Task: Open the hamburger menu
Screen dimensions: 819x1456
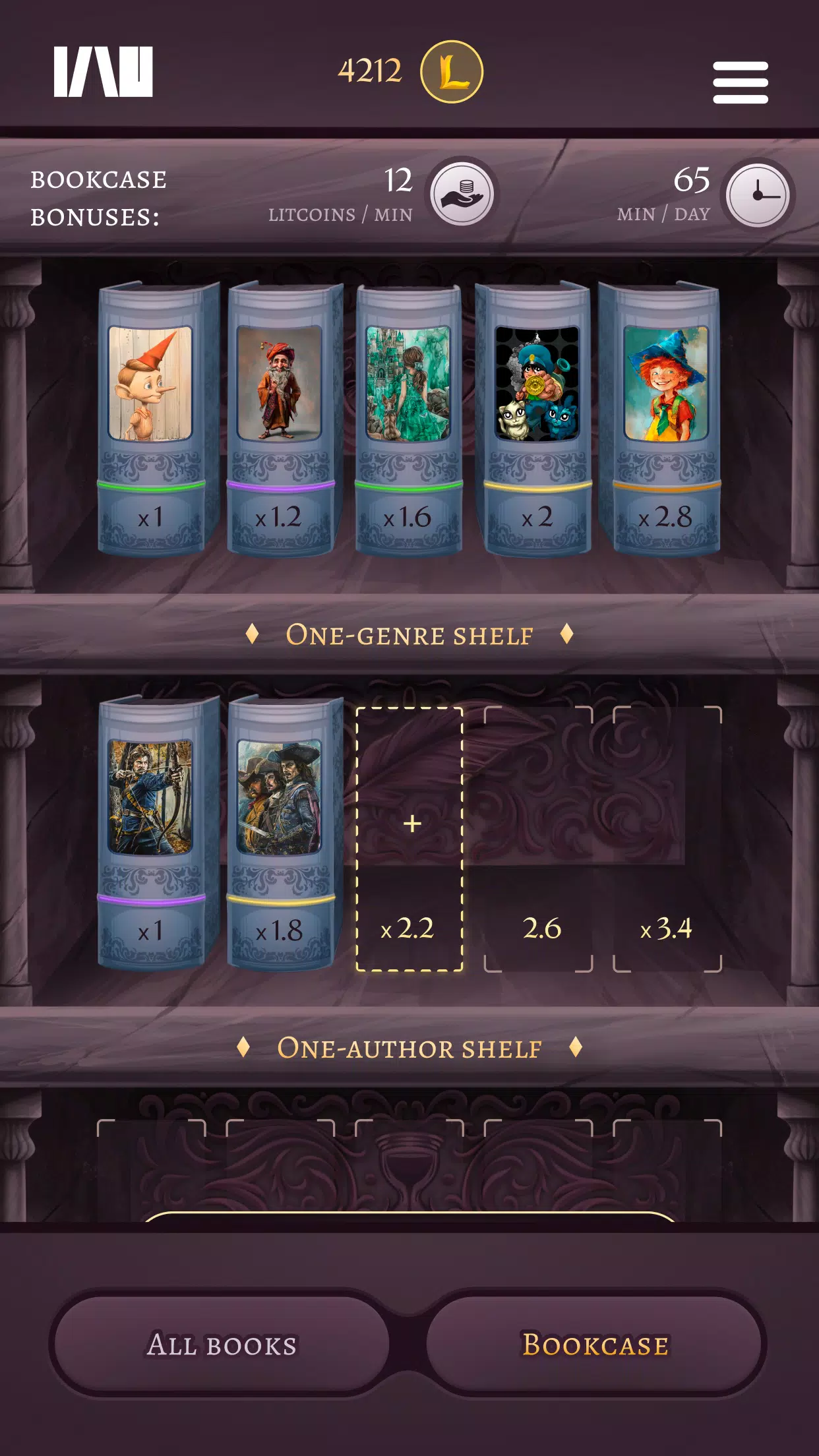Action: click(740, 82)
